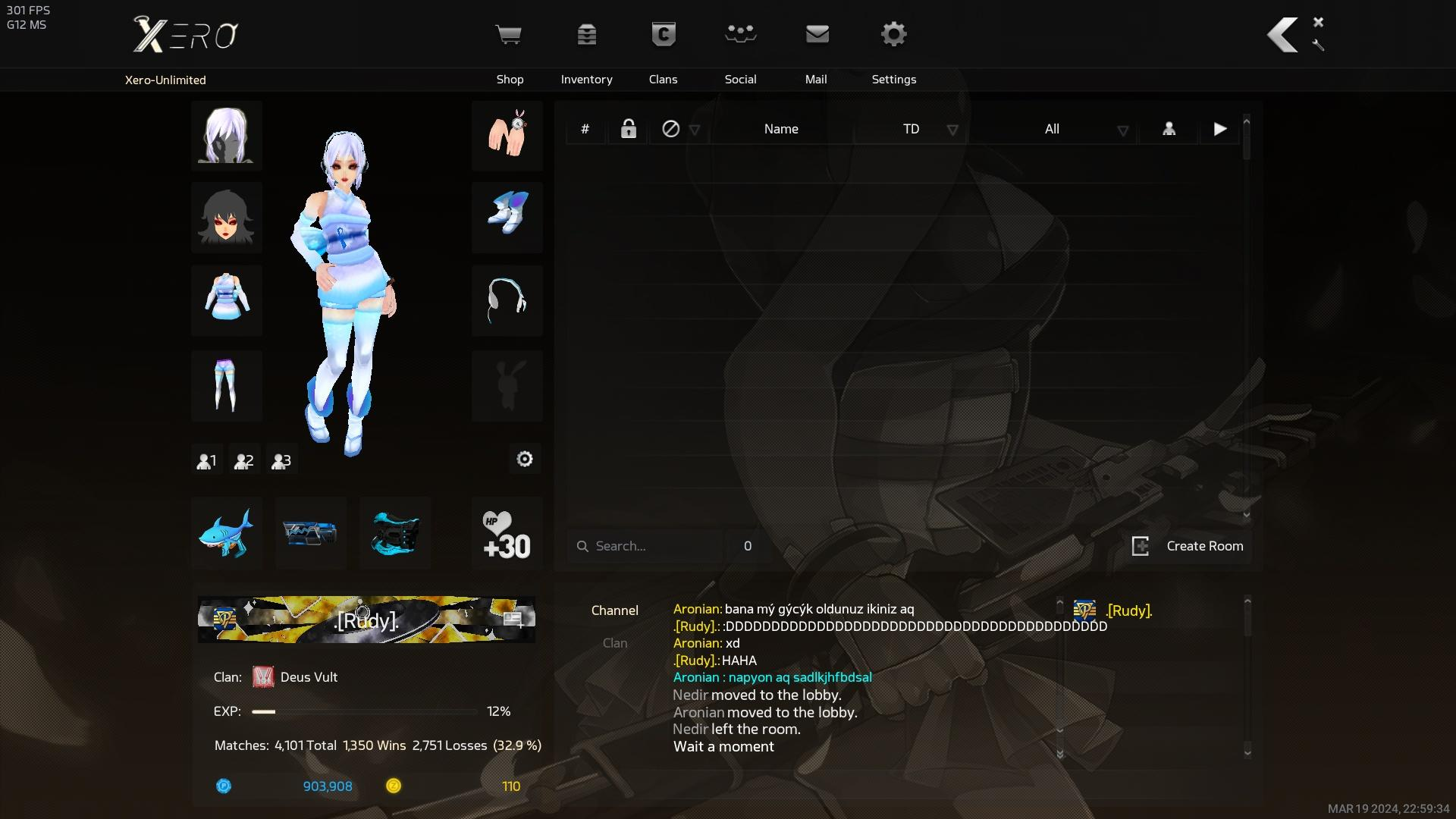Select the HP +30 skill slot
1456x819 pixels.
point(507,533)
